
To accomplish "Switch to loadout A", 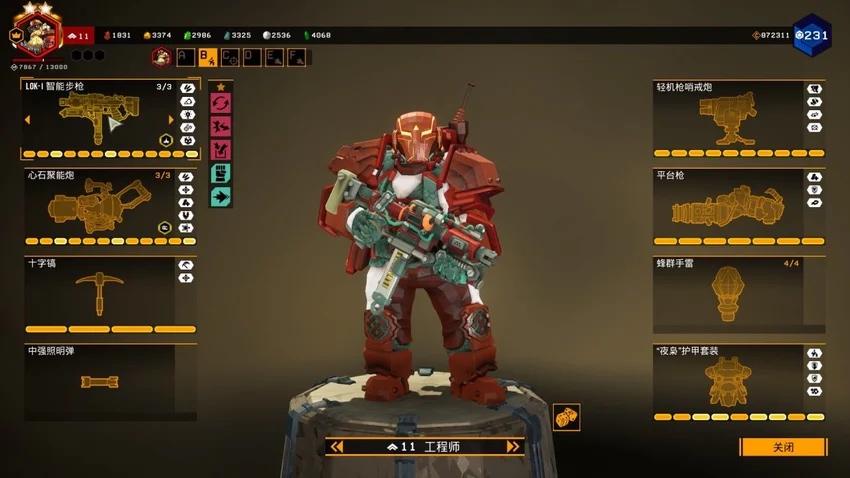I will pos(185,57).
